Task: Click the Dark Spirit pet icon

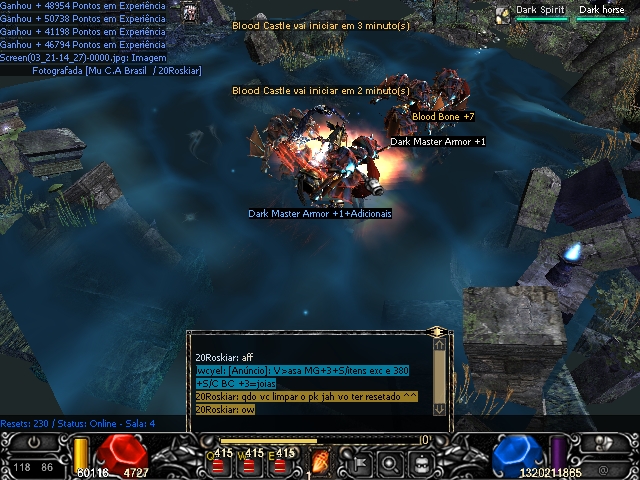Action: point(503,11)
